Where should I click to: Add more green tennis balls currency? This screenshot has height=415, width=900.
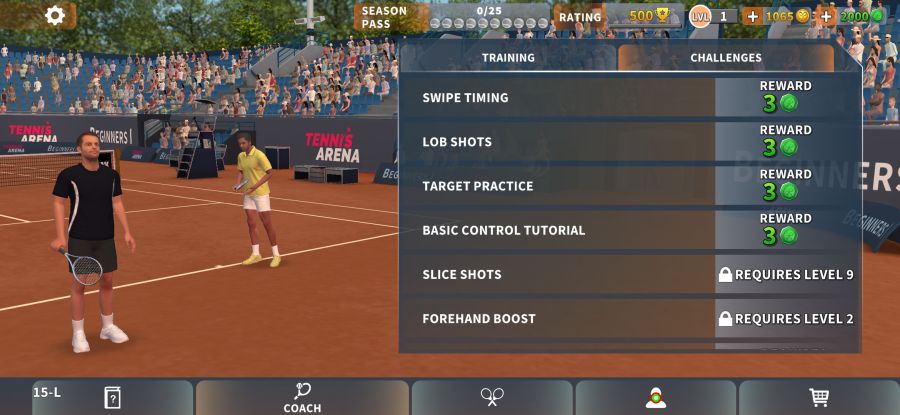pyautogui.click(x=827, y=16)
